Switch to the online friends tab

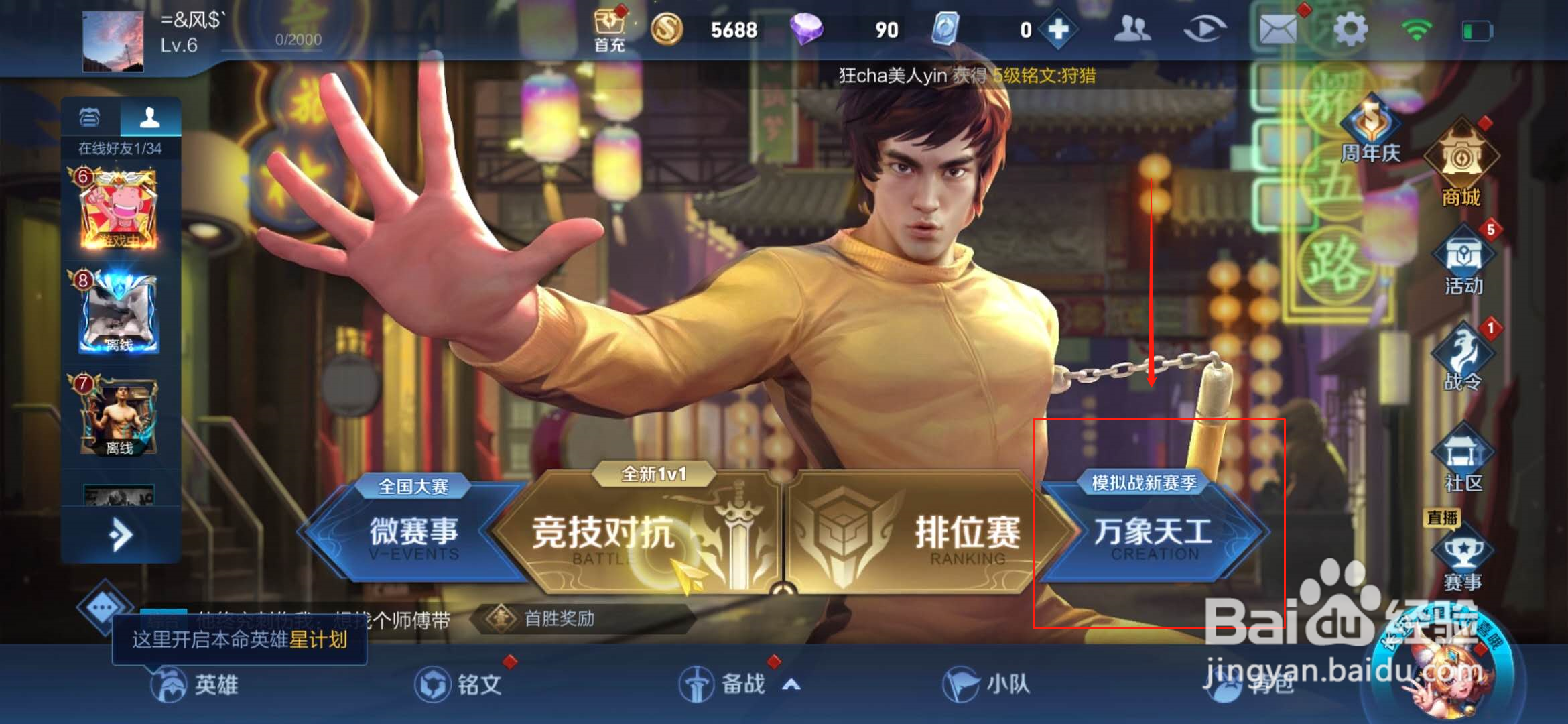tap(151, 115)
